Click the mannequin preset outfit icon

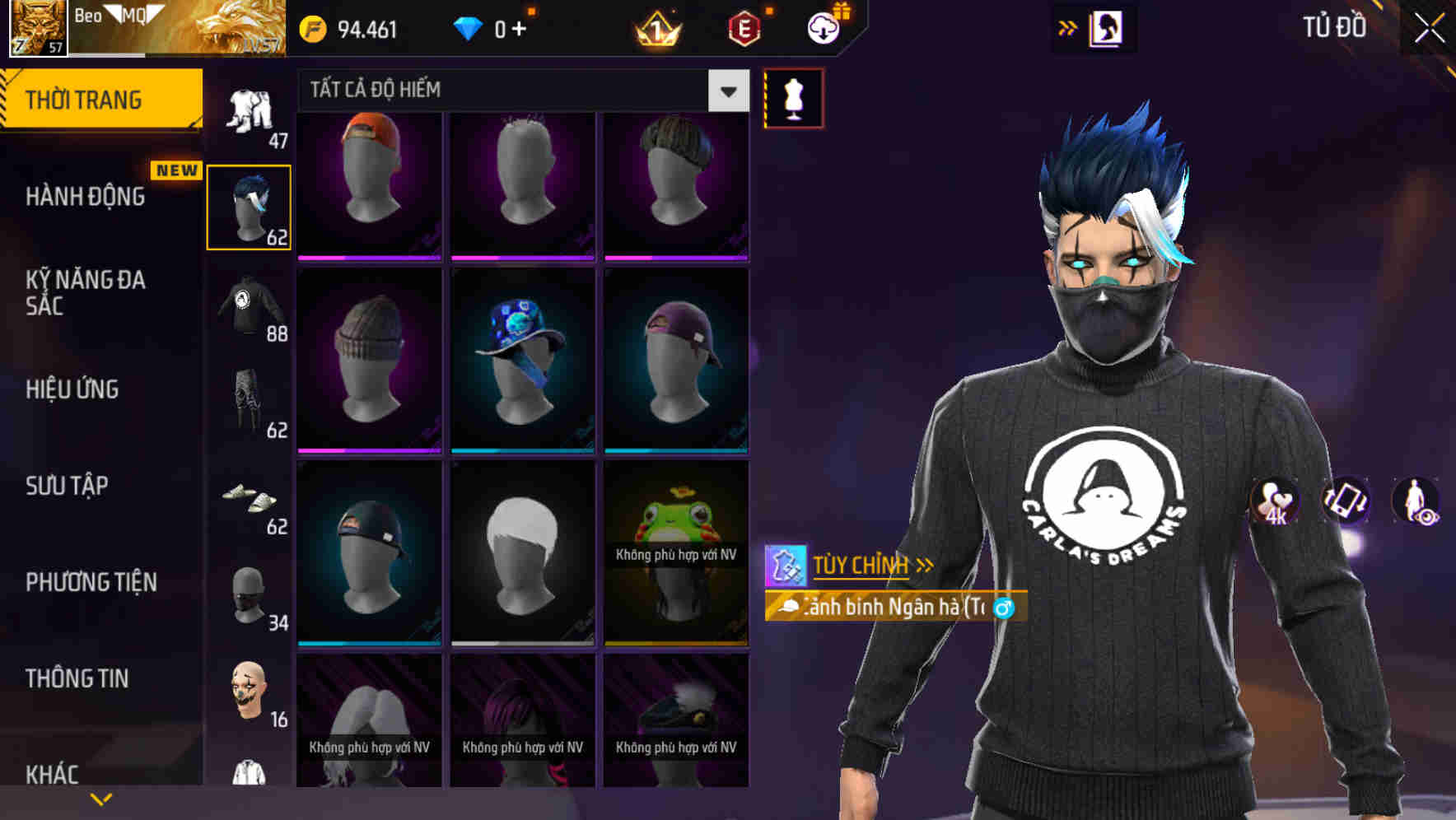(x=793, y=97)
